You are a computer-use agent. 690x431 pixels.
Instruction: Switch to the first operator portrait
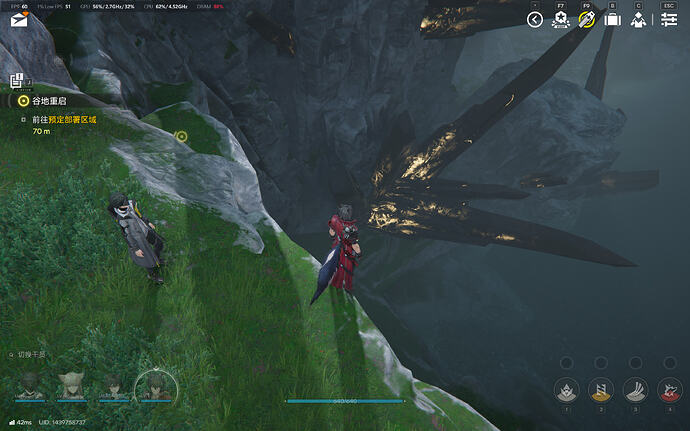(x=30, y=385)
